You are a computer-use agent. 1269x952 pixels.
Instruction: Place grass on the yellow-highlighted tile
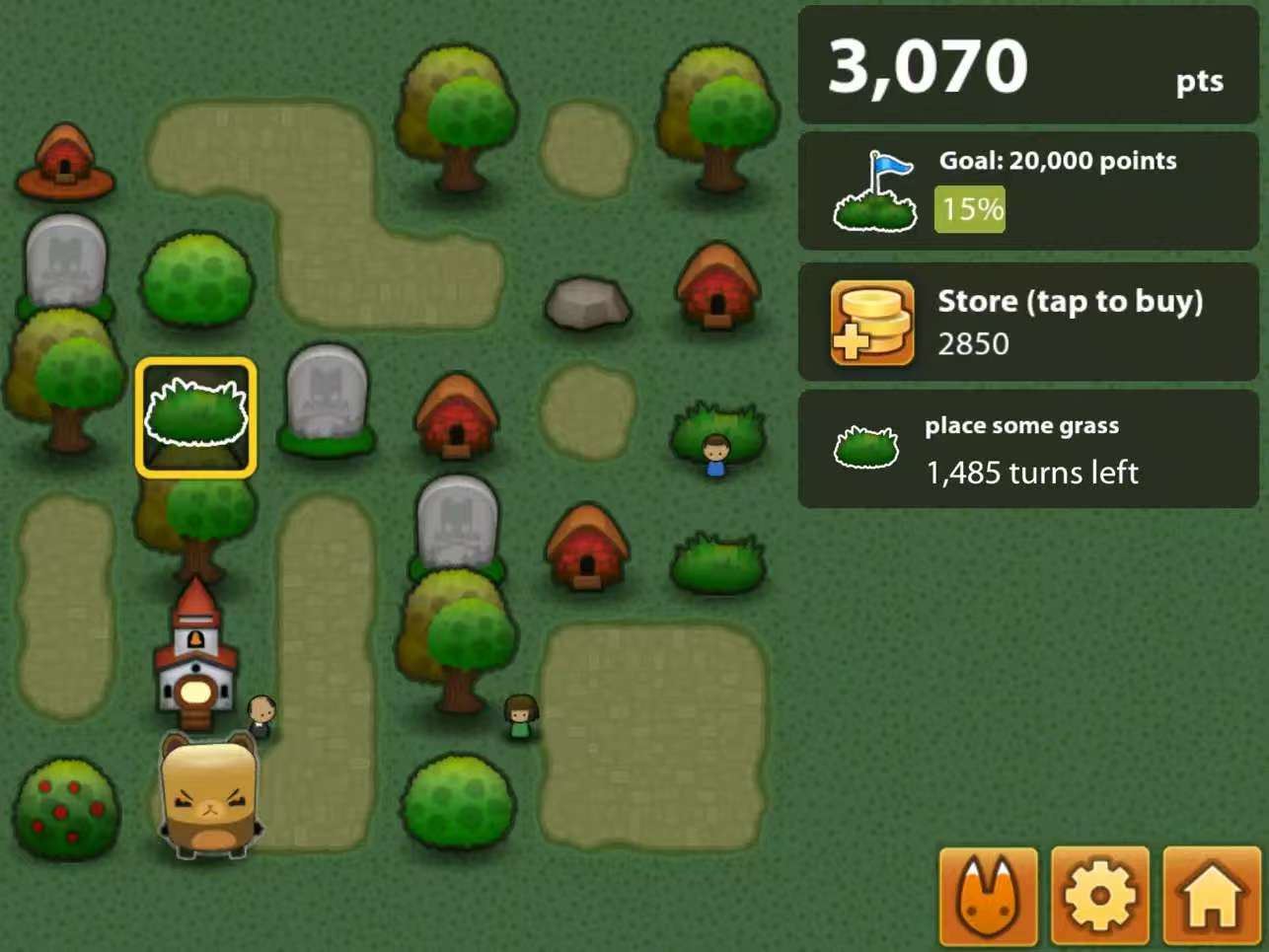(x=196, y=417)
